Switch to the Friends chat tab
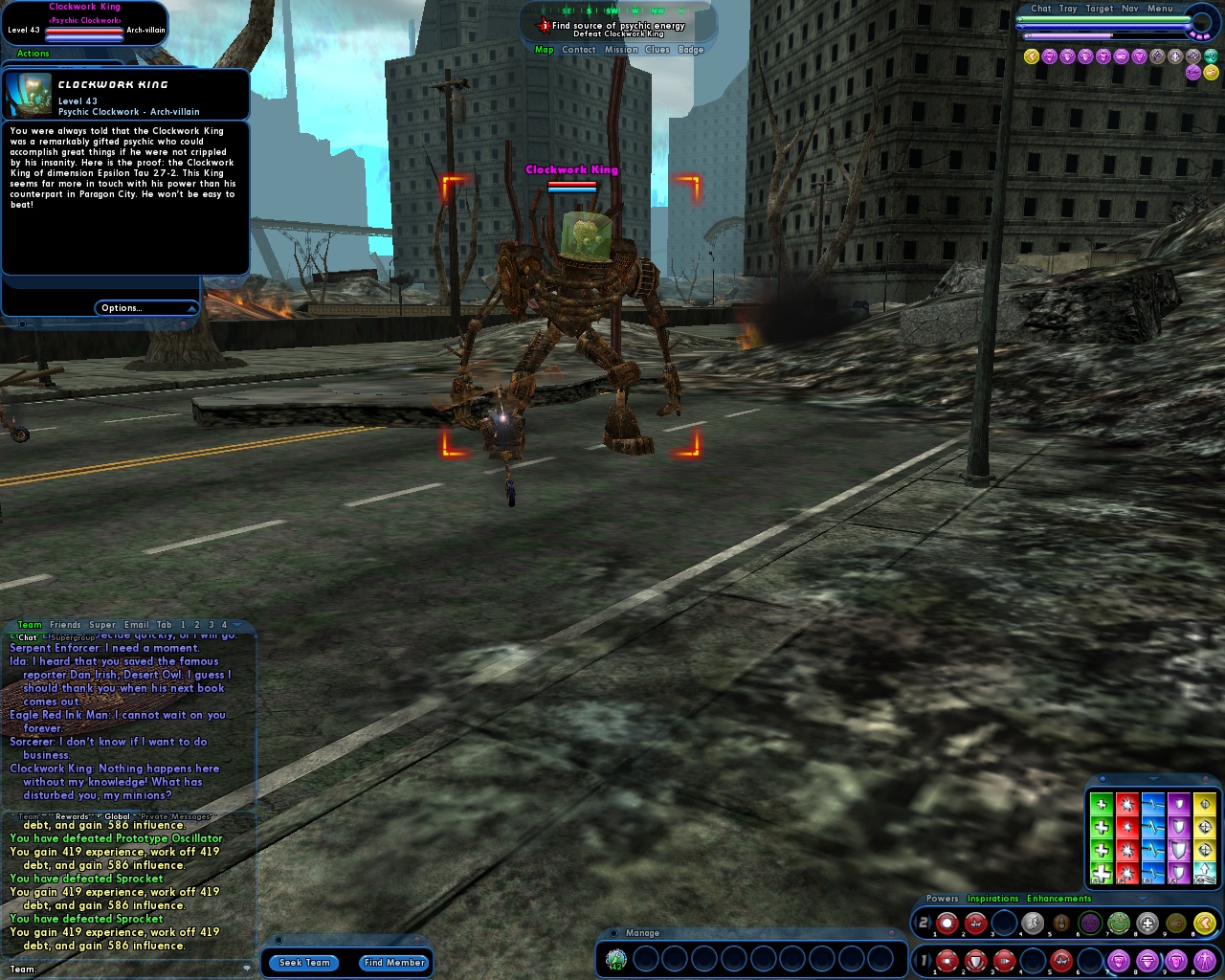Image resolution: width=1225 pixels, height=980 pixels. (65, 624)
